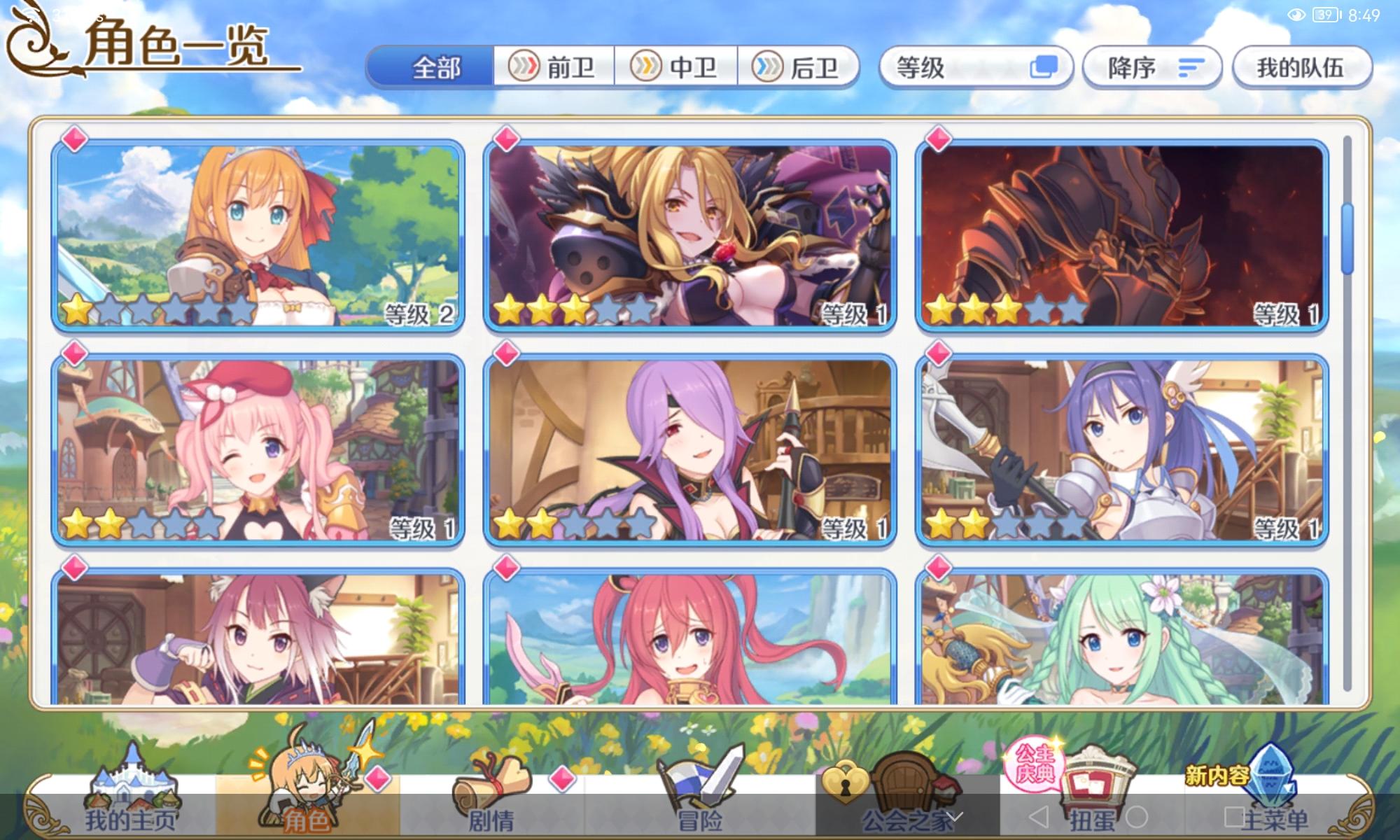
Task: Click the pink diamond marker on Pecorine's card
Action: click(x=76, y=140)
